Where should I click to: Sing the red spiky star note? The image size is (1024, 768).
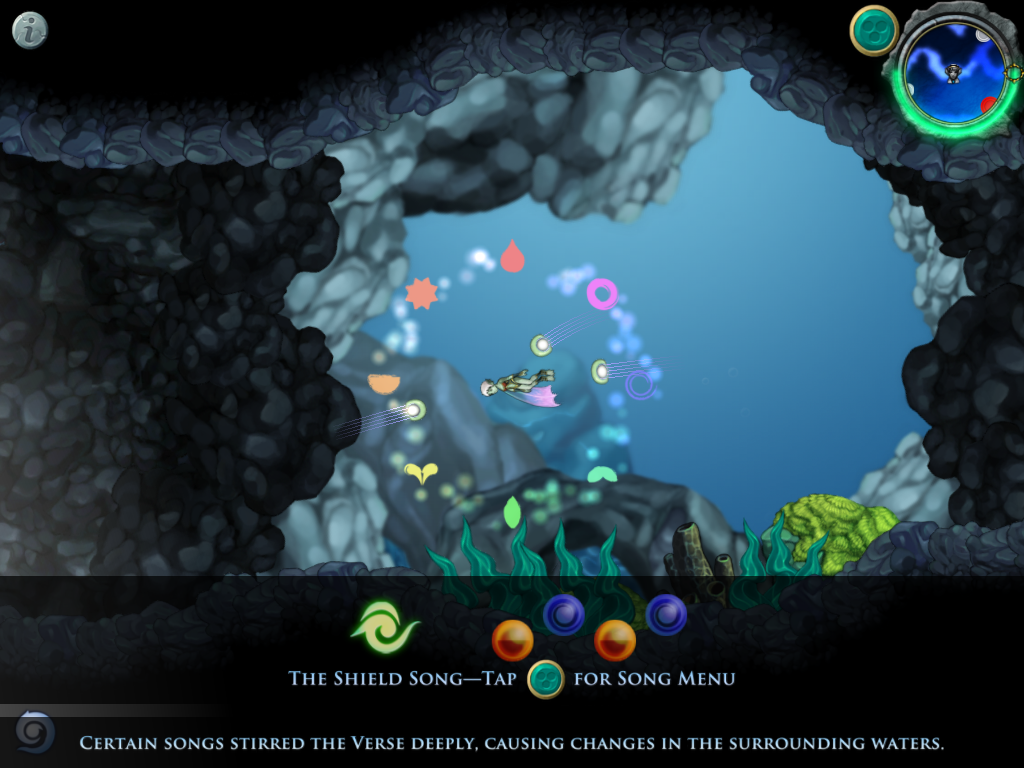click(x=421, y=294)
